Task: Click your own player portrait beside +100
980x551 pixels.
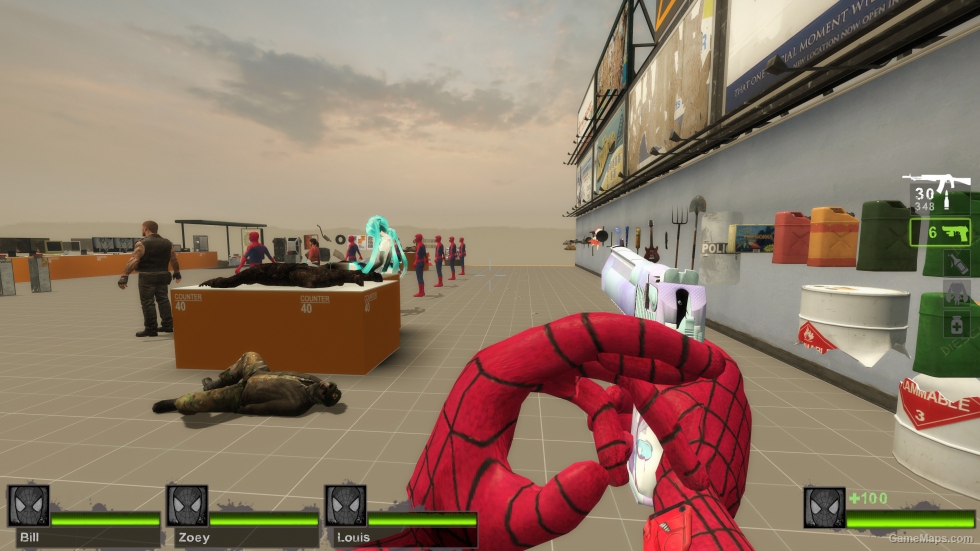Action: tap(824, 508)
